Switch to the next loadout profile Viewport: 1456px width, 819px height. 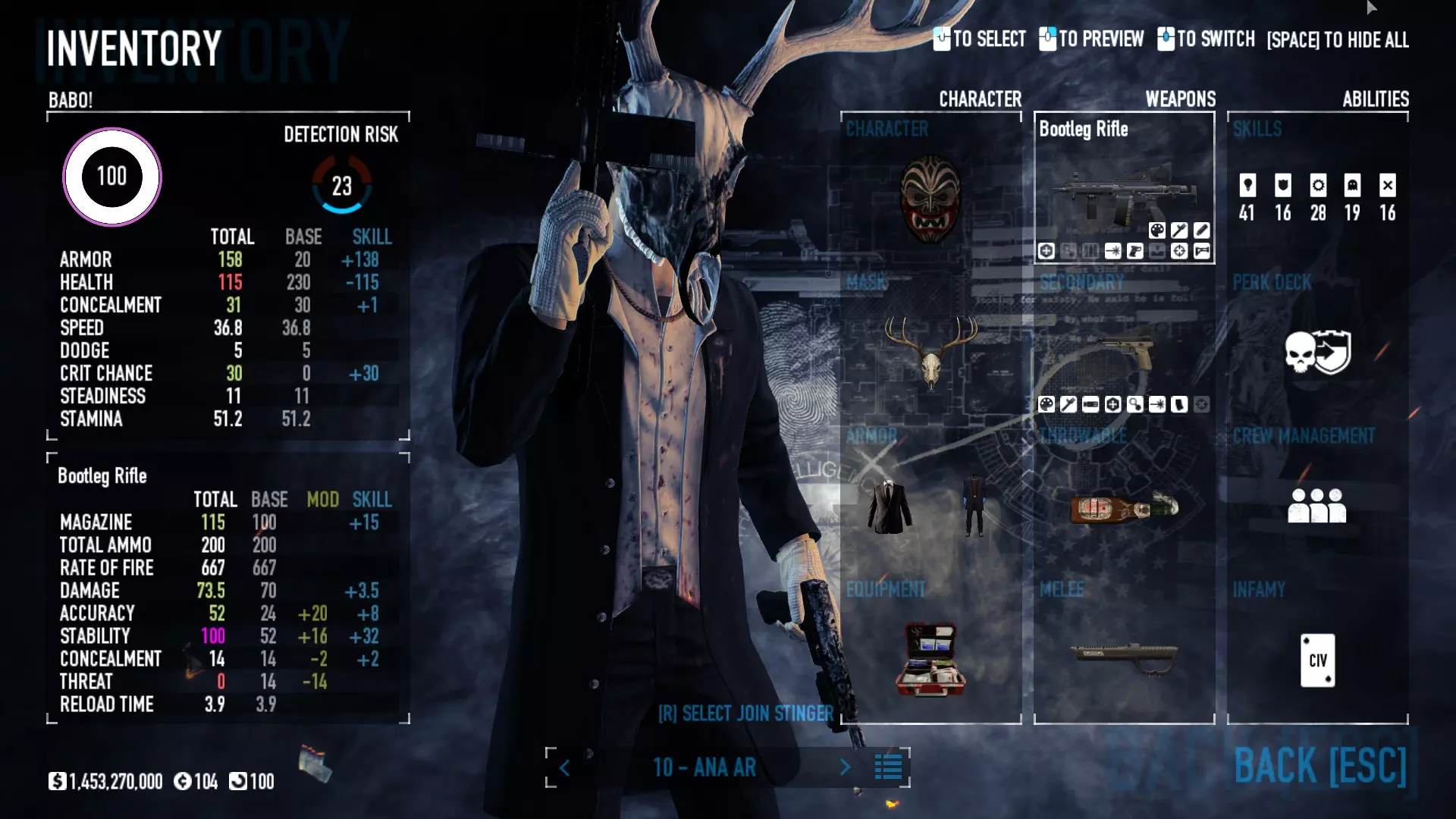click(x=845, y=767)
